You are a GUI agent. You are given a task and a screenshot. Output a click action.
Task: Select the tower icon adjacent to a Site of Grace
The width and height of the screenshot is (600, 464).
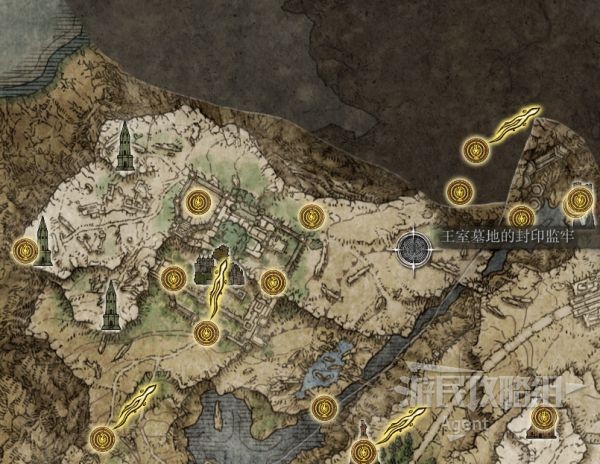pyautogui.click(x=43, y=240)
